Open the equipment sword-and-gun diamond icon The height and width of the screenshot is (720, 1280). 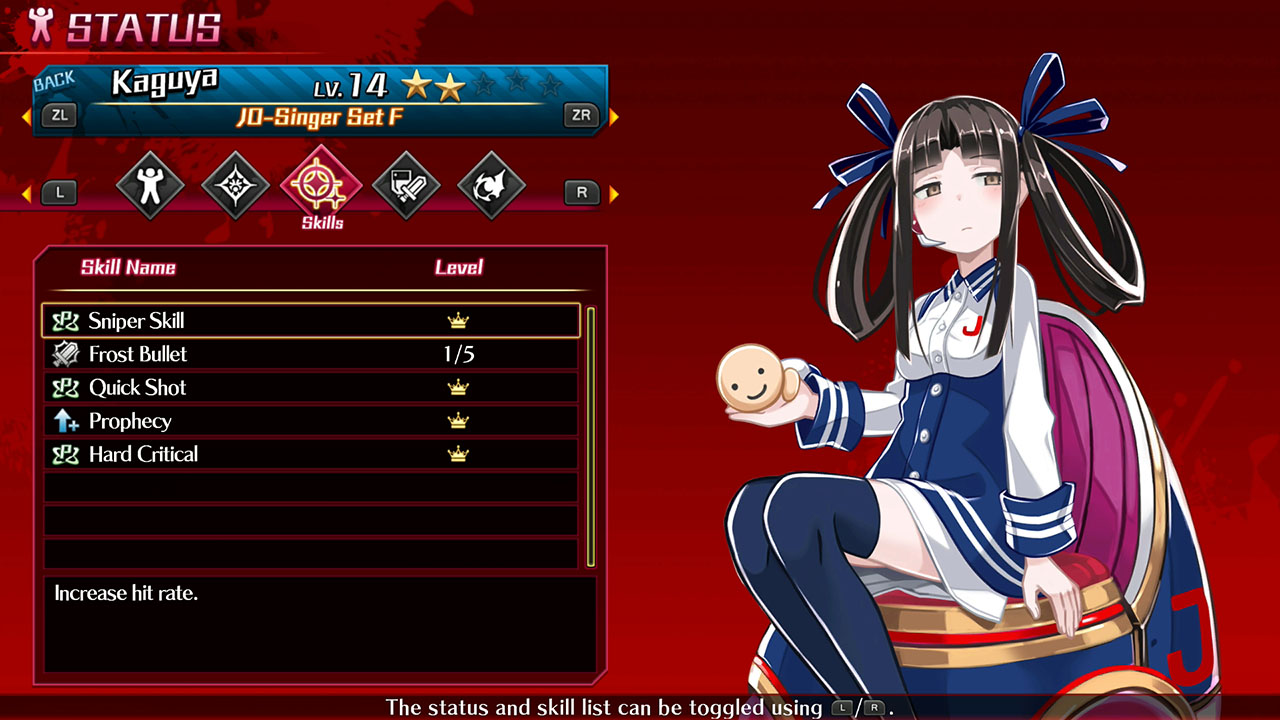pyautogui.click(x=405, y=185)
